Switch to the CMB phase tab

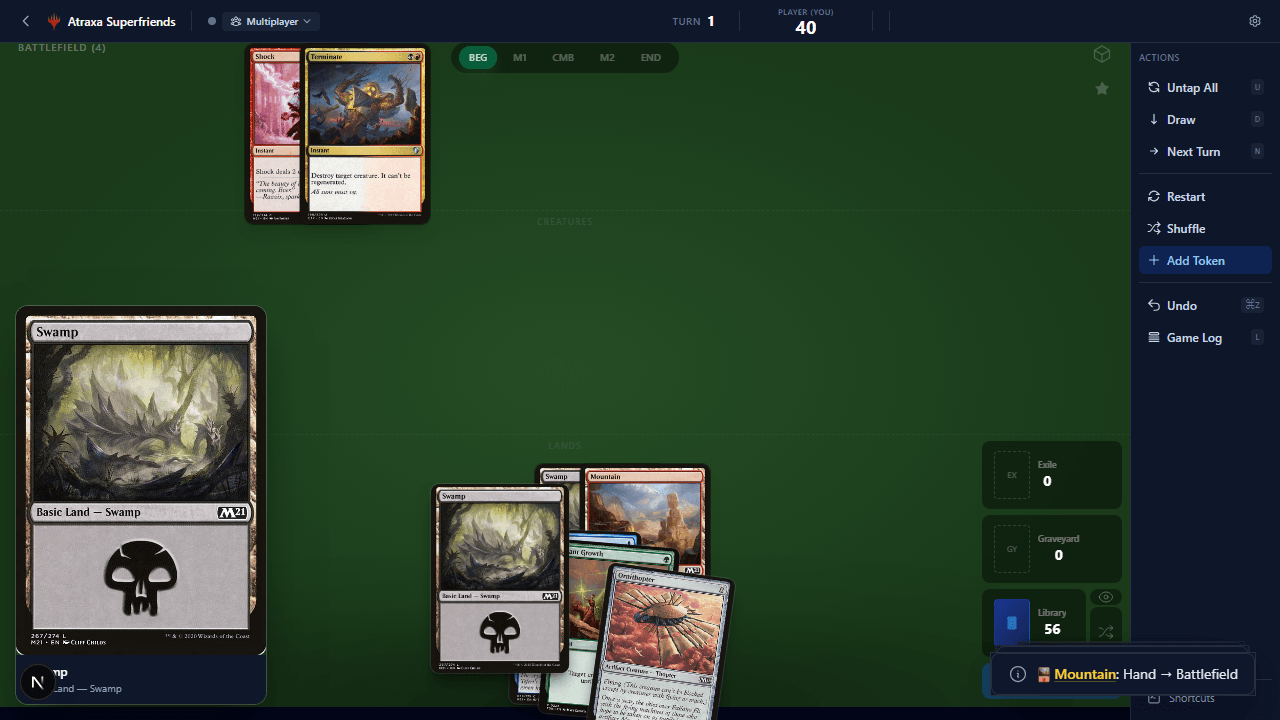tap(563, 57)
